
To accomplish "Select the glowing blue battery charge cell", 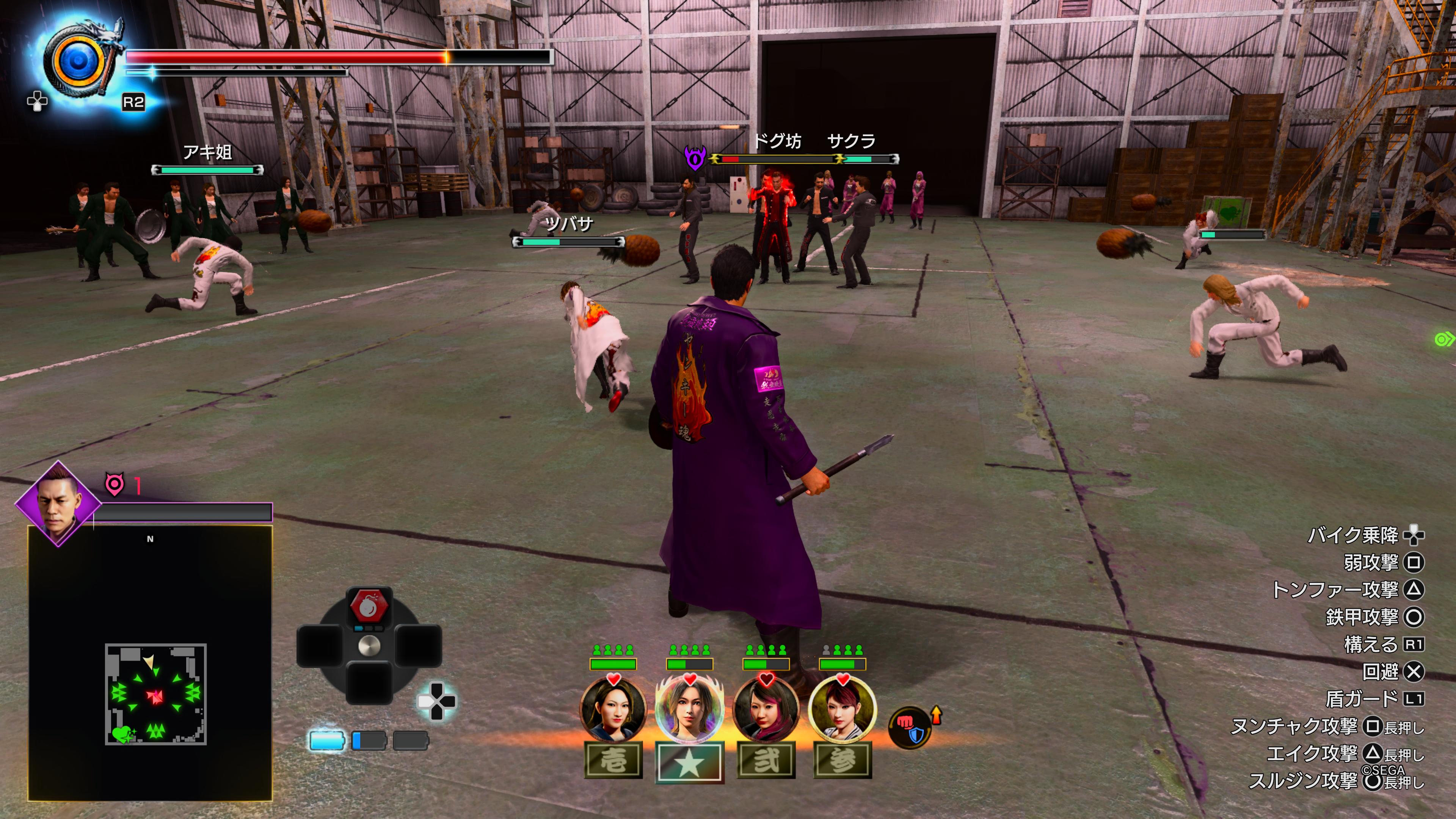I will (x=327, y=741).
